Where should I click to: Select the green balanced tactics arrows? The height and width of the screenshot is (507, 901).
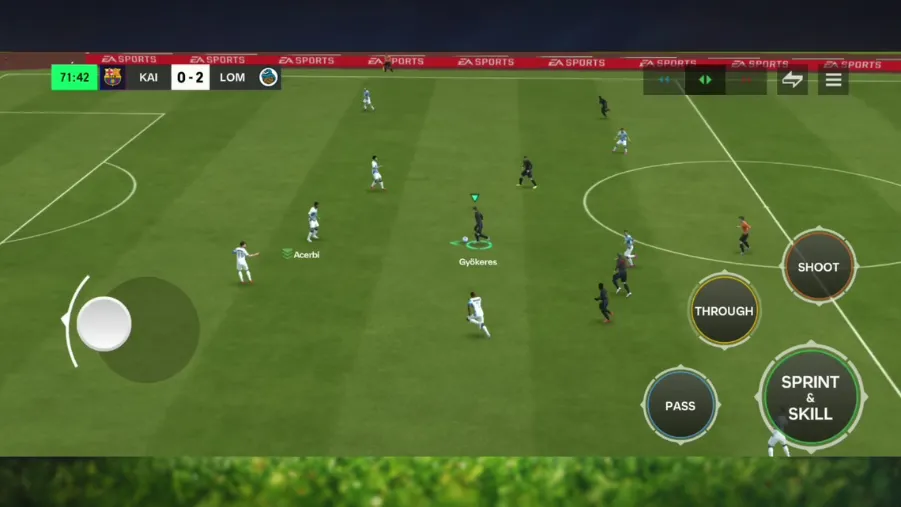click(705, 80)
